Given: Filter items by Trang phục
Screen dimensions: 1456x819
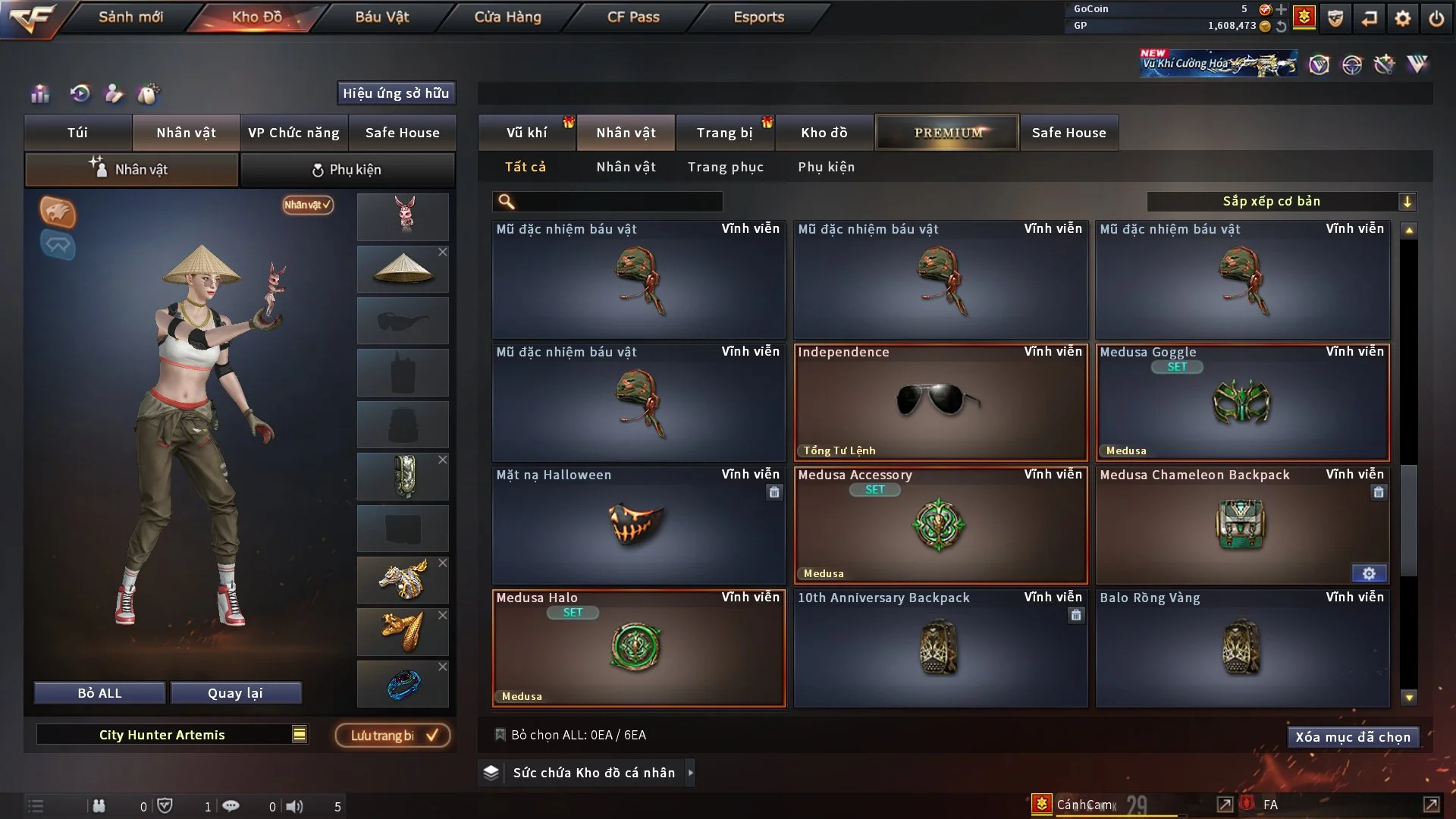Looking at the screenshot, I should click(725, 167).
